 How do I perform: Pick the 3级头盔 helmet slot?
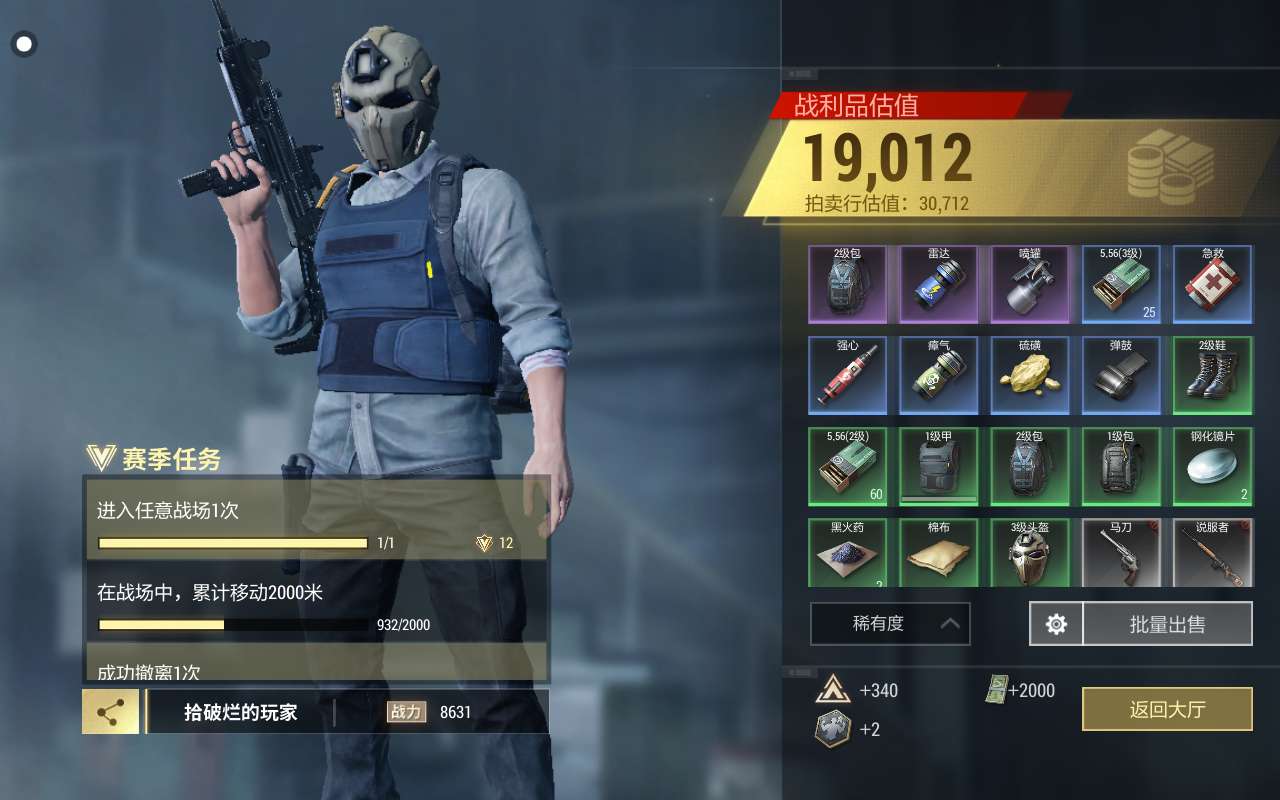click(x=1030, y=552)
